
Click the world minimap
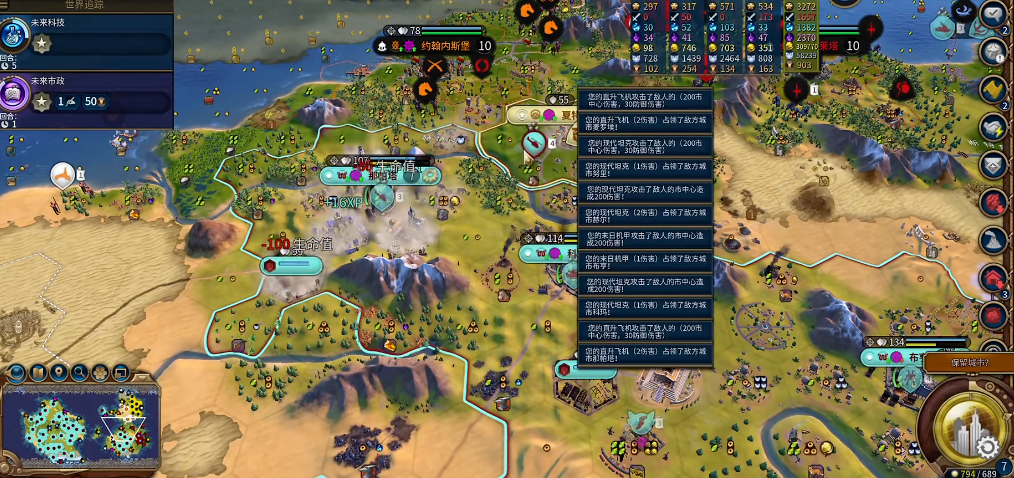pos(78,428)
